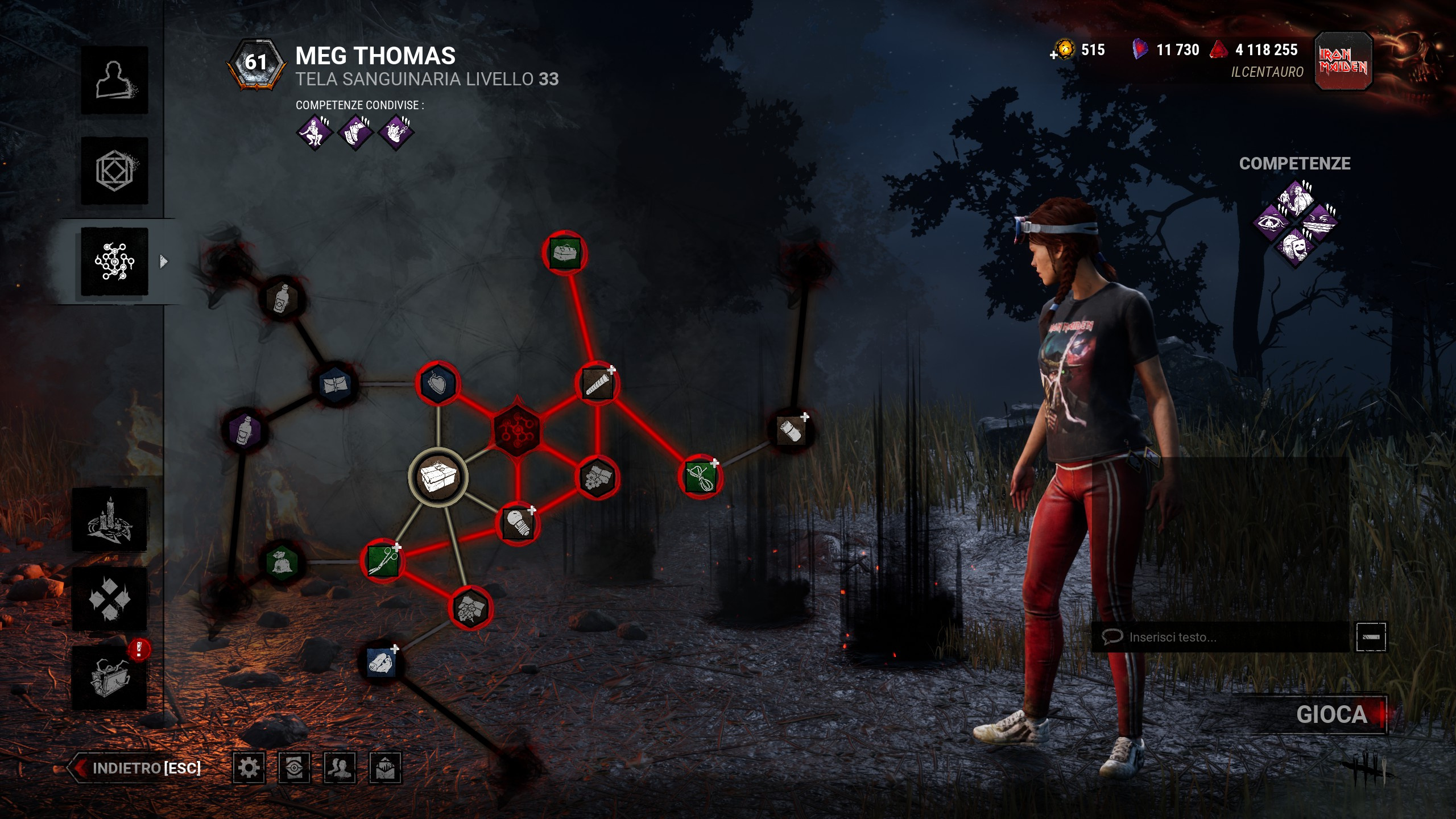This screenshot has width=1456, height=819.
Task: Open the friends list icon
Action: pos(340,768)
